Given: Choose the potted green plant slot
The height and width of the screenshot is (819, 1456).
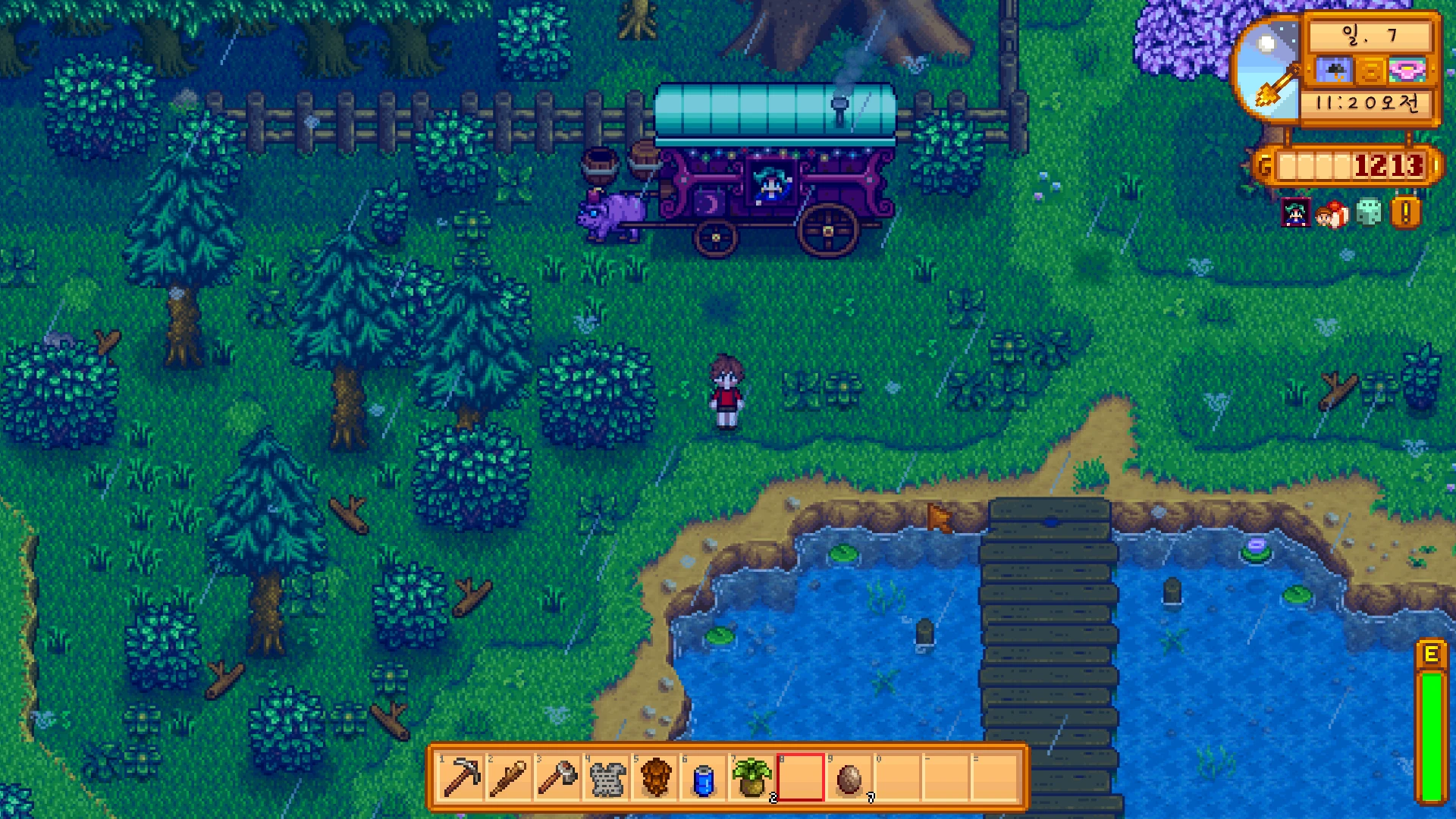Looking at the screenshot, I should click(752, 777).
